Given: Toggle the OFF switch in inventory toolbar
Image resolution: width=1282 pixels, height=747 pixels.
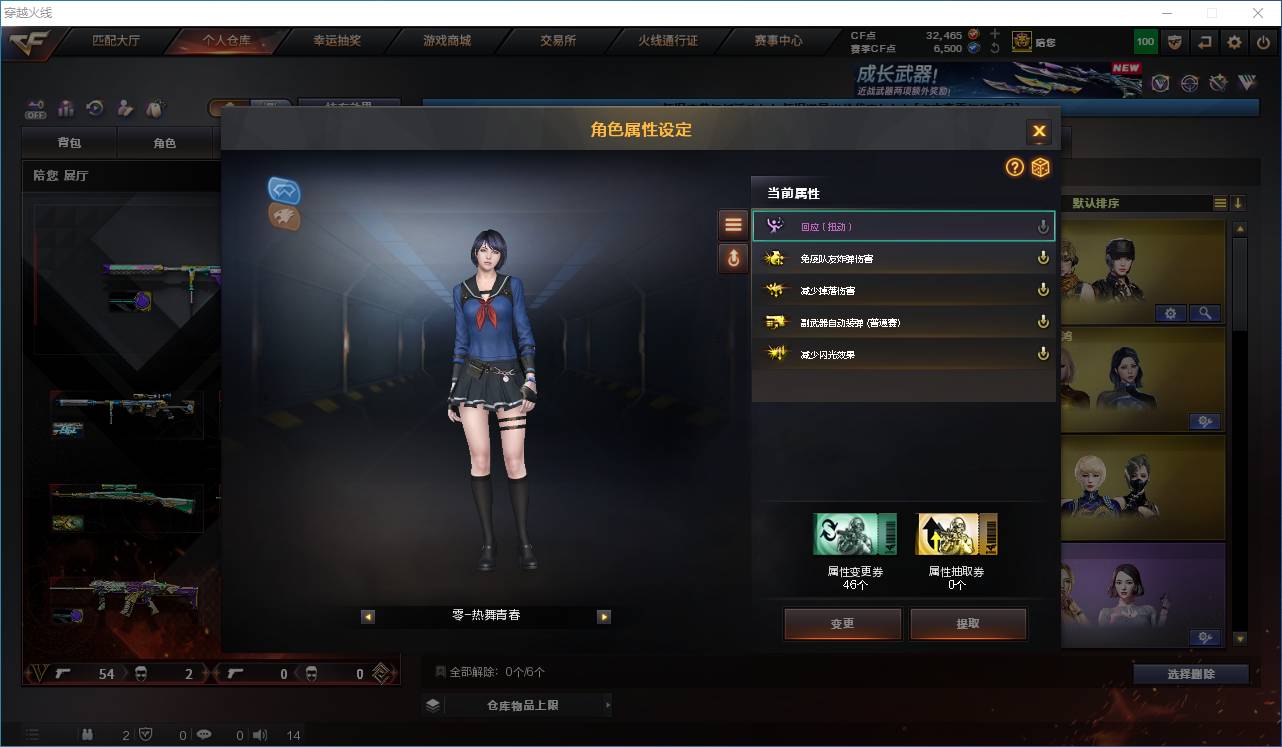Looking at the screenshot, I should point(34,109).
